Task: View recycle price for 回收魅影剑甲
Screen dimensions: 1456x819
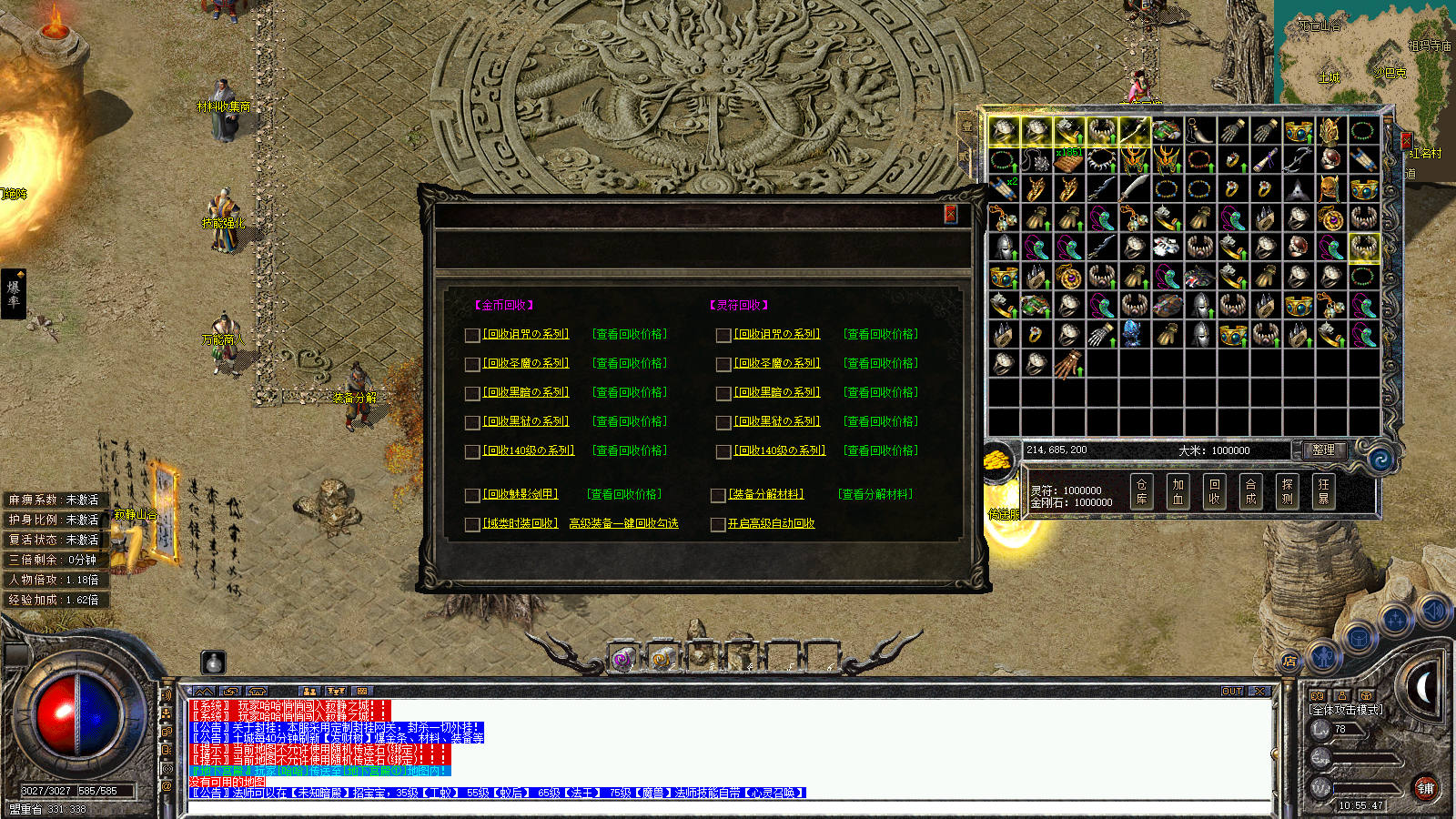Action: (623, 494)
